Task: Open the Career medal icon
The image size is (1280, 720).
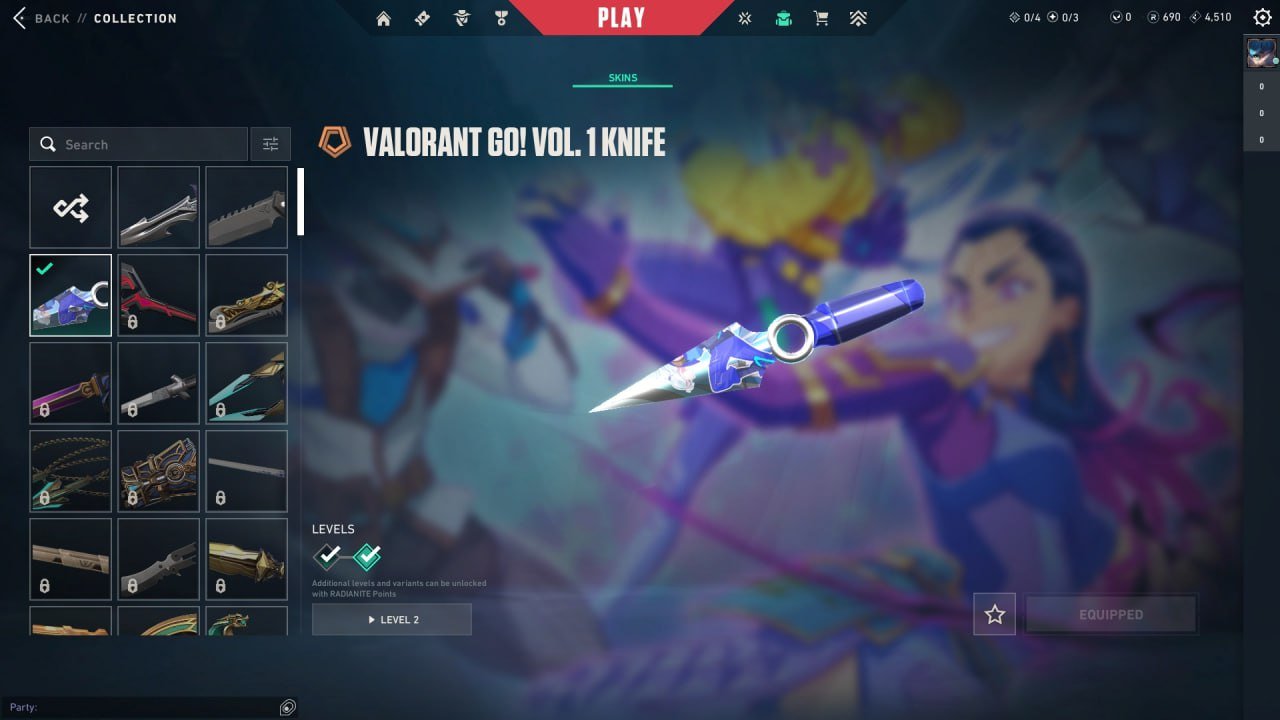Action: 501,17
